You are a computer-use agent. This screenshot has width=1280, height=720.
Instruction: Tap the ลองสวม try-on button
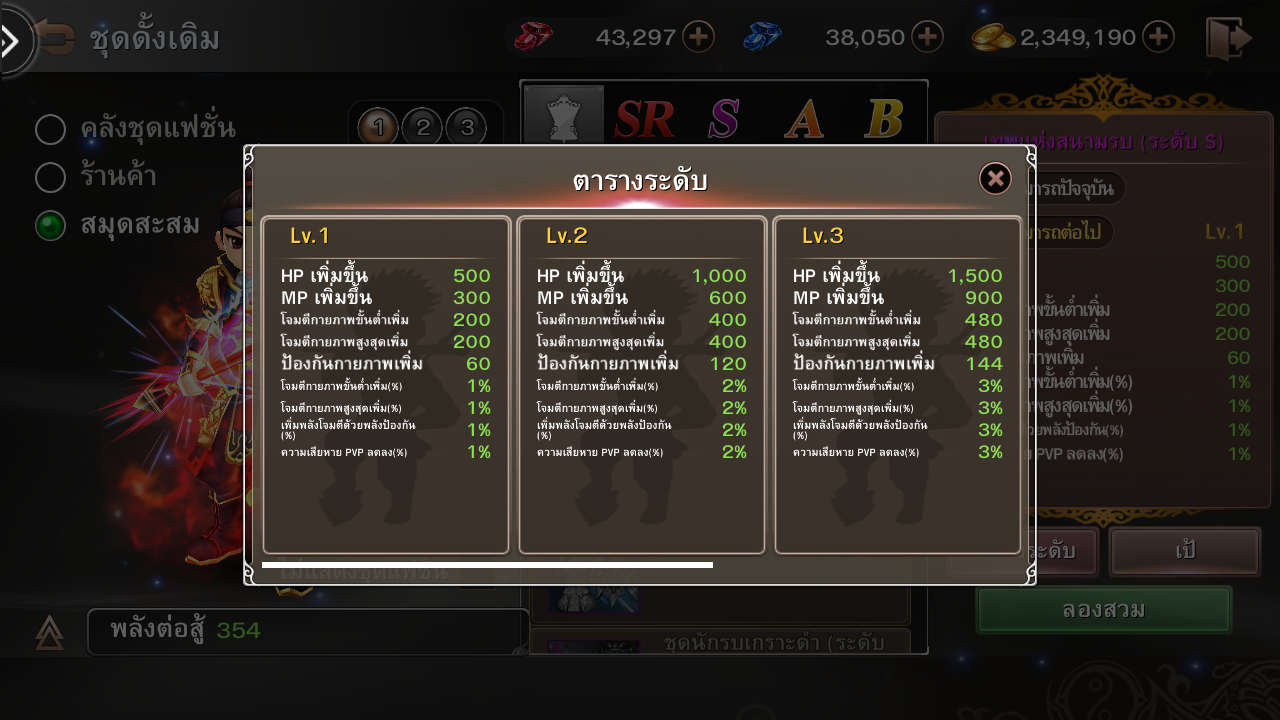pyautogui.click(x=1103, y=610)
